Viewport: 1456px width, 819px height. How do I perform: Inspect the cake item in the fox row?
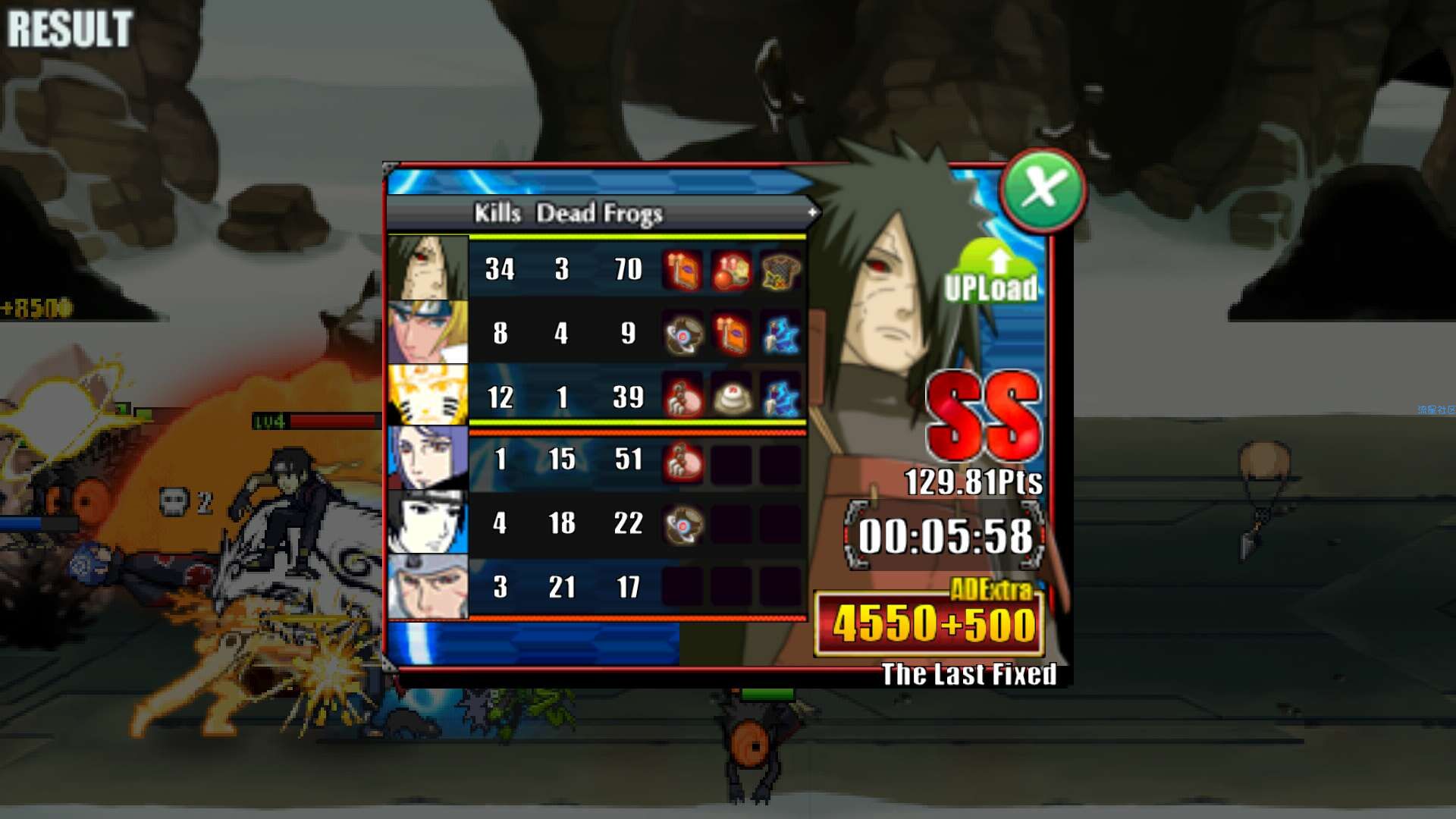coord(731,397)
